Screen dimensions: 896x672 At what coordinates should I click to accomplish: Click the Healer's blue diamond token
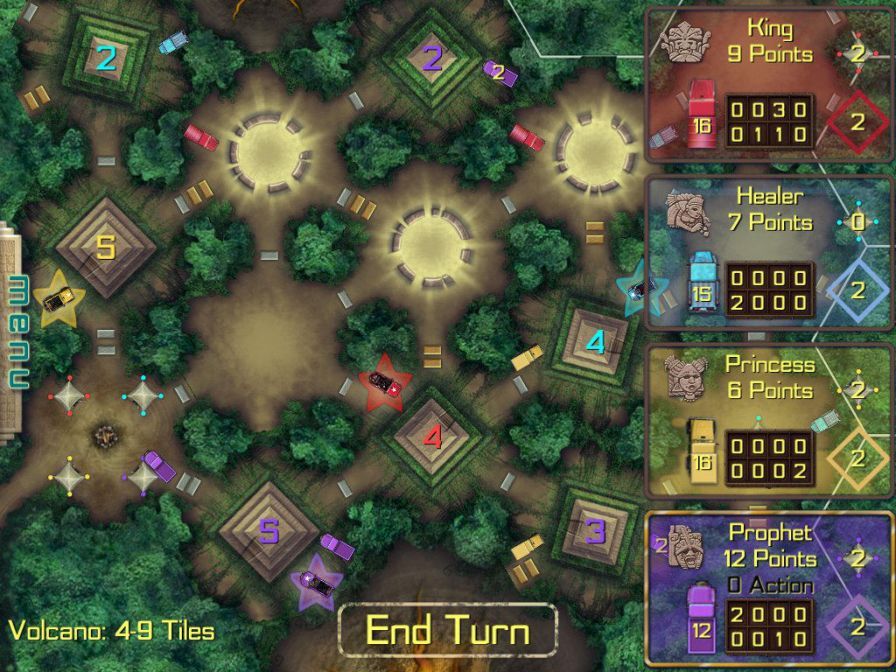[x=857, y=290]
